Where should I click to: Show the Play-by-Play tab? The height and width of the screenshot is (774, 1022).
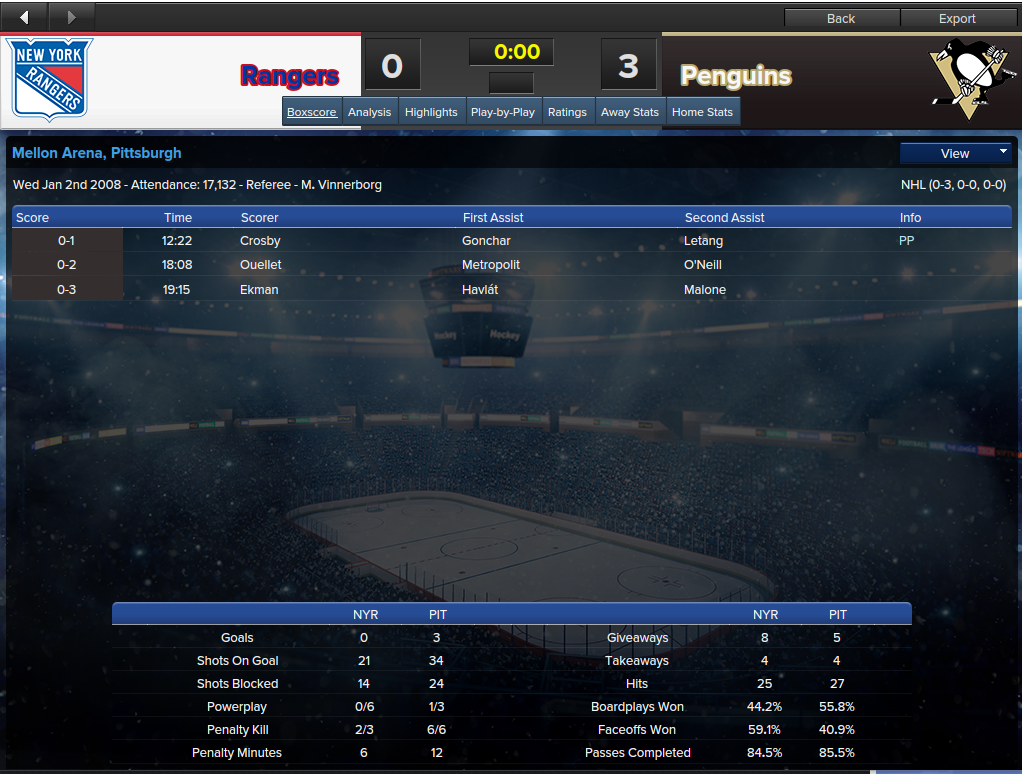[x=502, y=112]
